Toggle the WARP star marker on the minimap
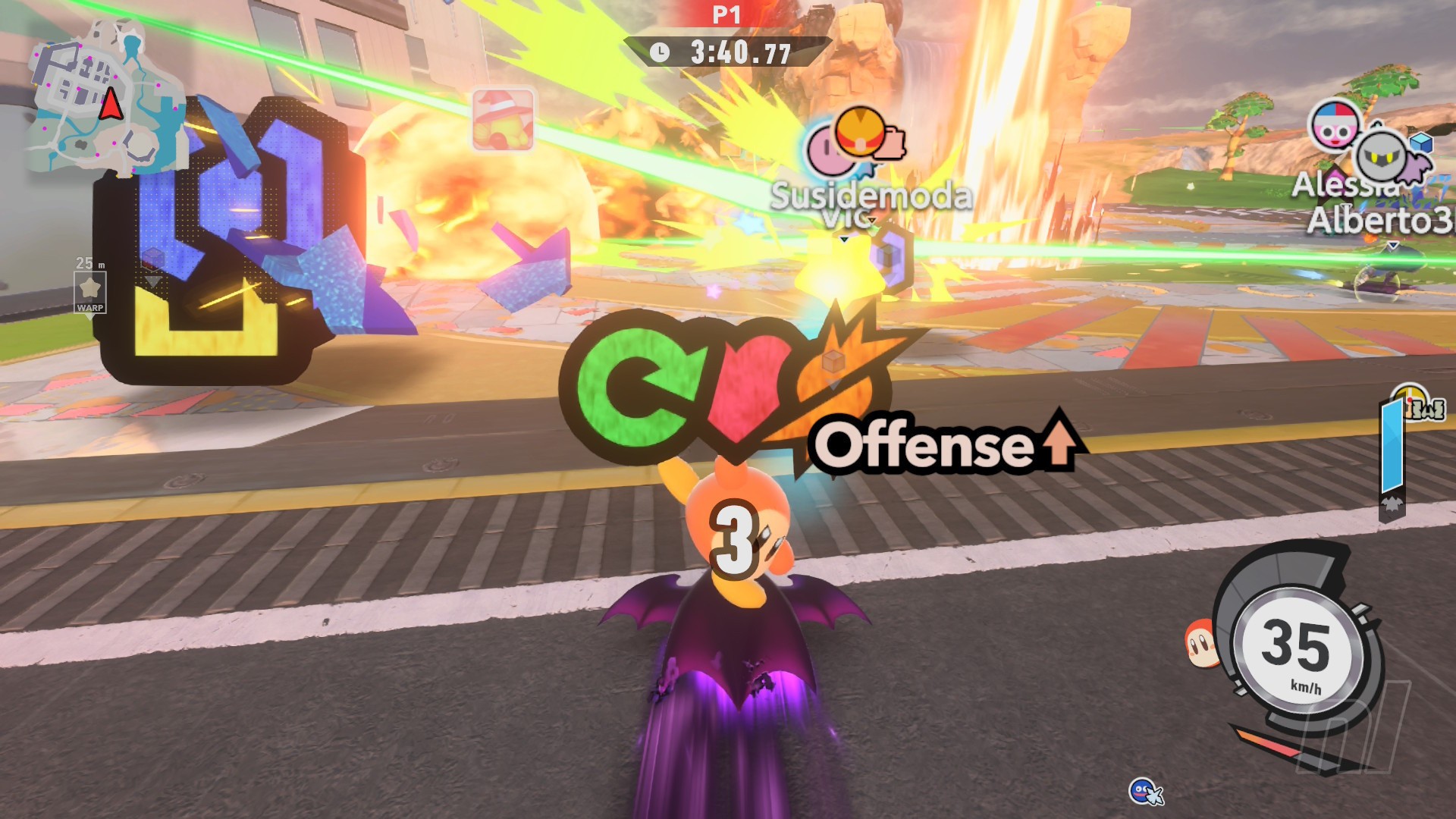This screenshot has width=1456, height=819. click(x=92, y=289)
